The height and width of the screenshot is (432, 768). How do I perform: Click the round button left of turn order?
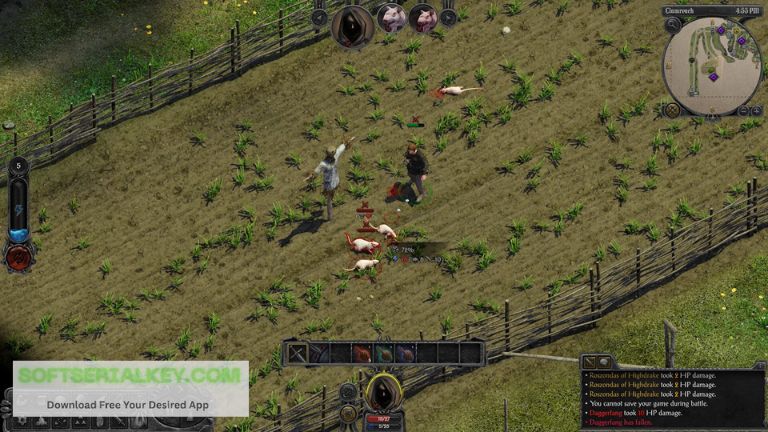tap(320, 17)
